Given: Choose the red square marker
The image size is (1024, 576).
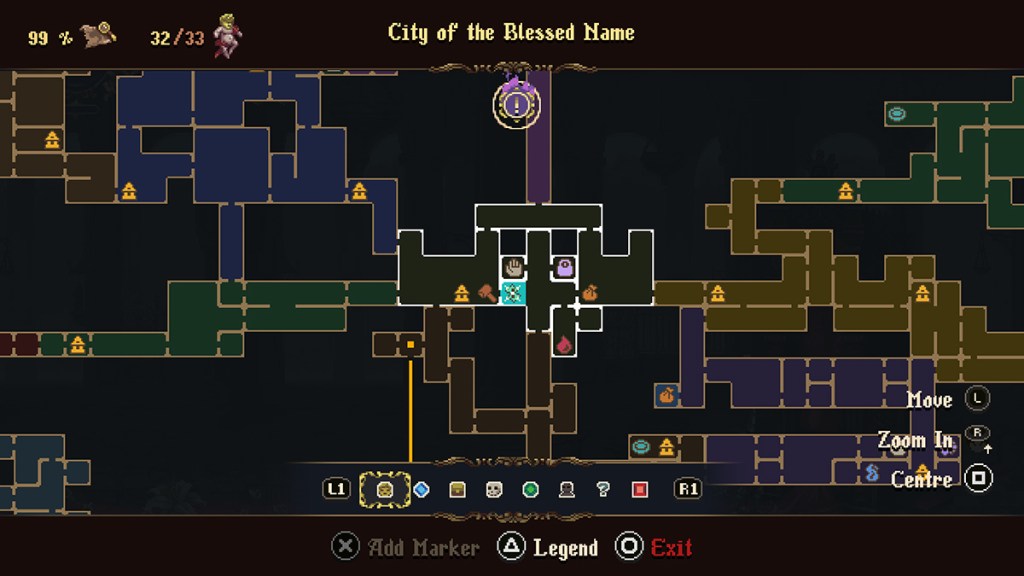Looking at the screenshot, I should 640,490.
